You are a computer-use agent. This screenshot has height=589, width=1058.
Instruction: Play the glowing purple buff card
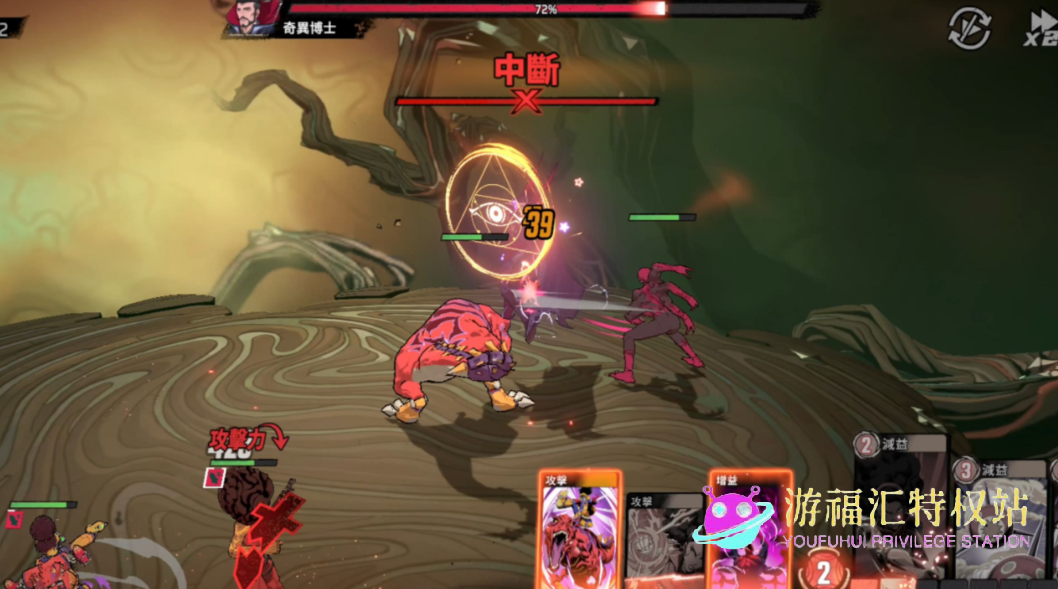coord(748,530)
